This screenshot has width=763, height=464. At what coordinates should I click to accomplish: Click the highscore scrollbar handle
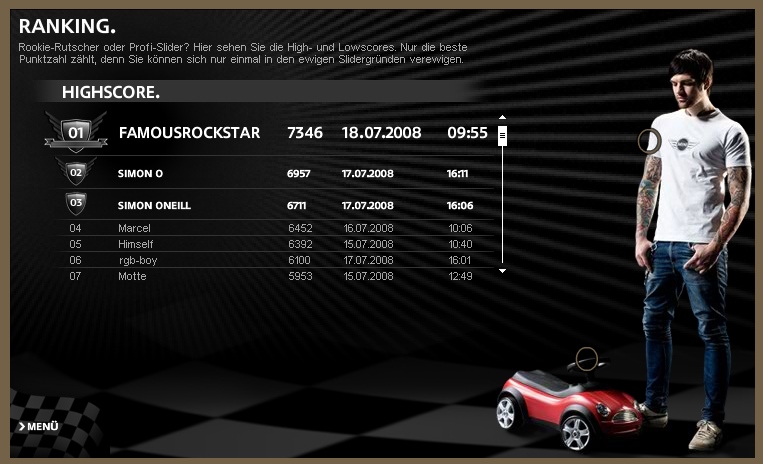pos(502,135)
